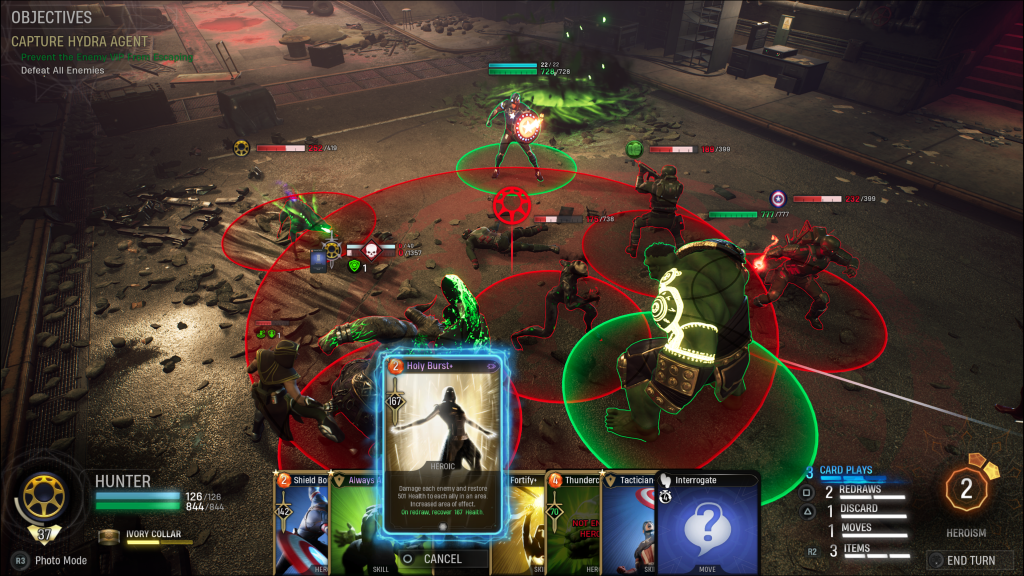The height and width of the screenshot is (576, 1024).
Task: Choose the Discard option
Action: [x=860, y=509]
